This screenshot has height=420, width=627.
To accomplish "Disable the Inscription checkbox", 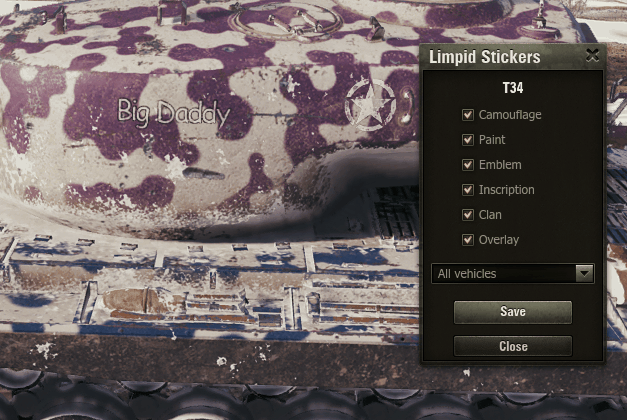I will click(468, 190).
